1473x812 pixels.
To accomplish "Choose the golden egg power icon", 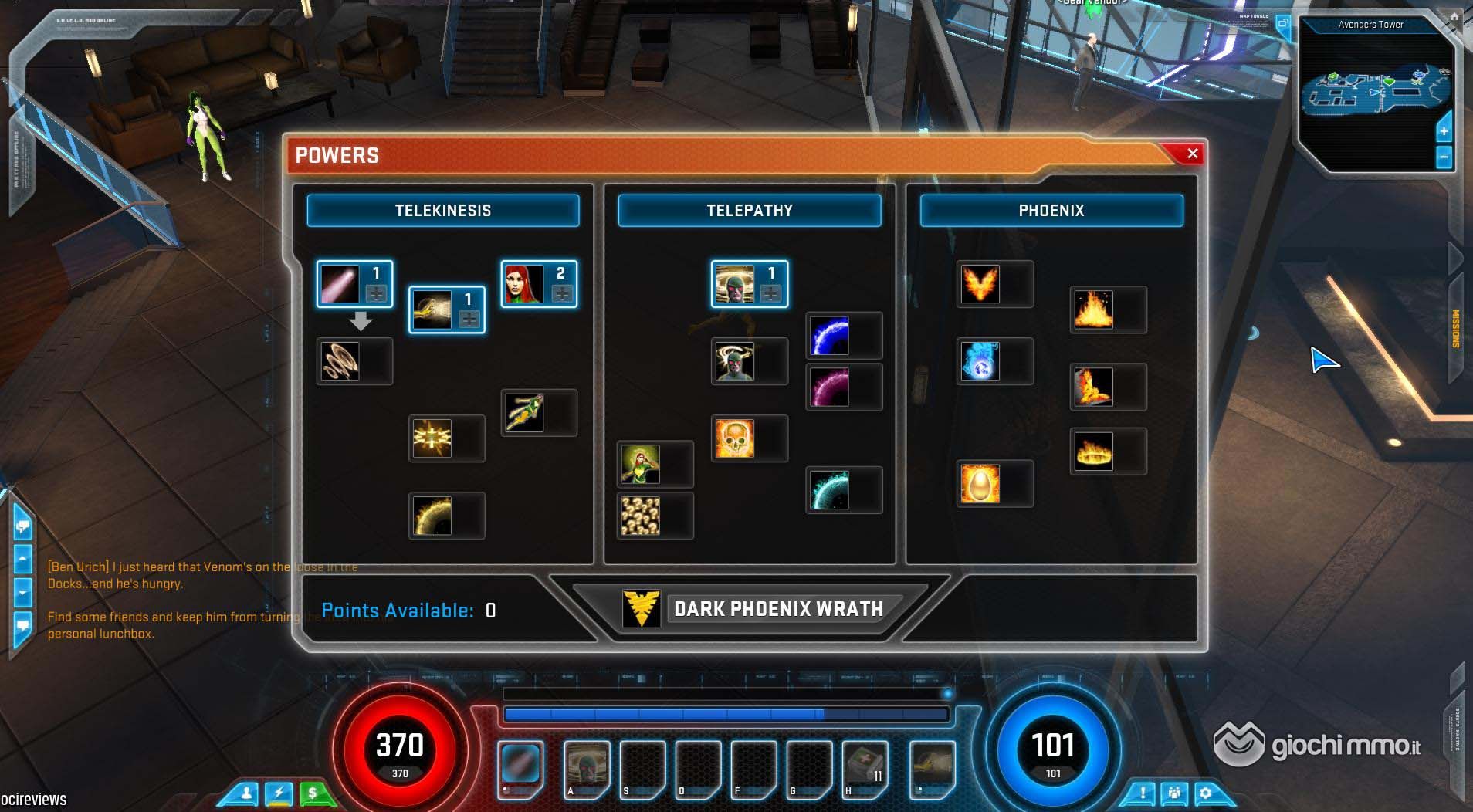I will [x=980, y=484].
